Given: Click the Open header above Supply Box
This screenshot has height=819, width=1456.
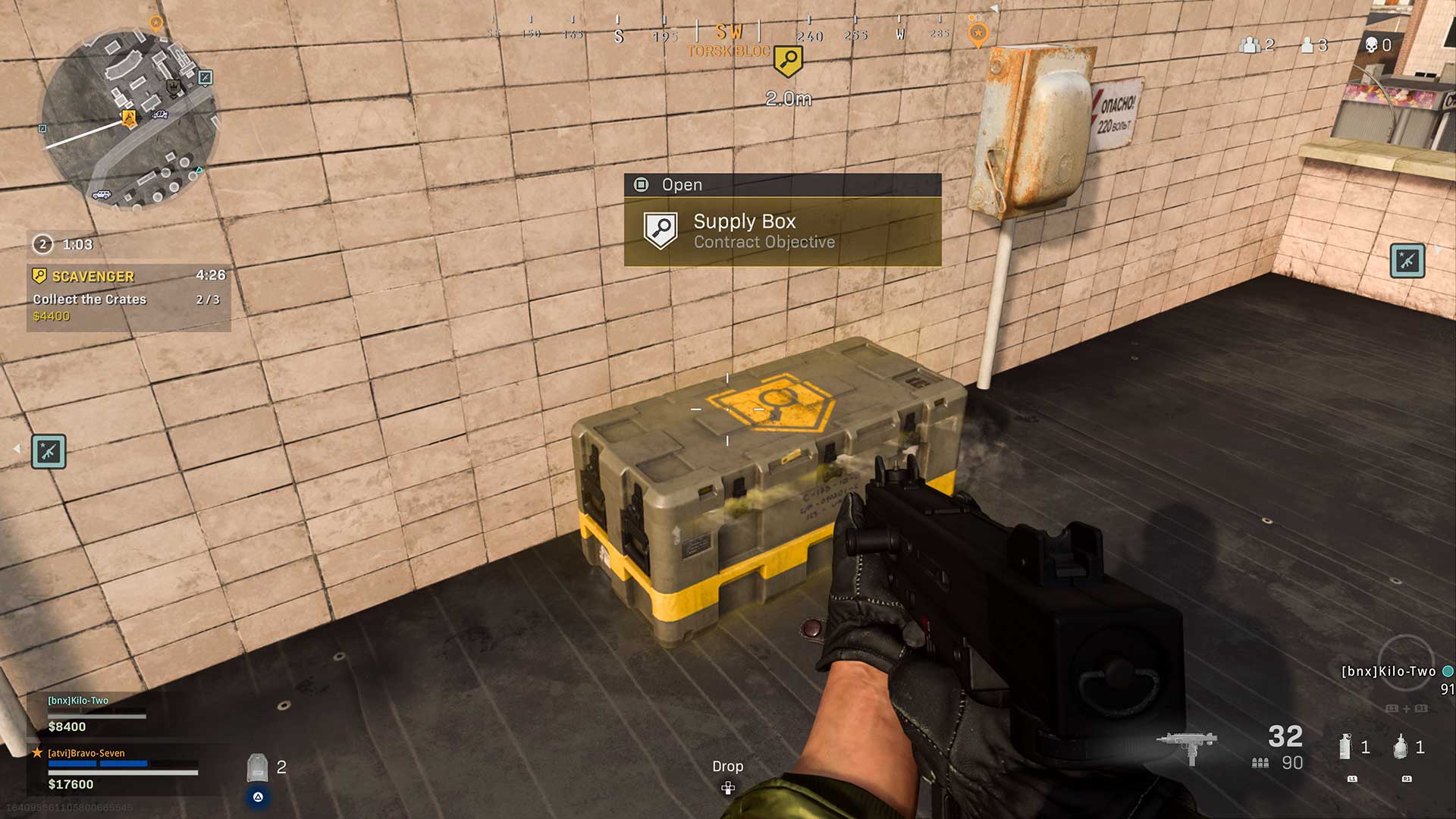Looking at the screenshot, I should (682, 184).
